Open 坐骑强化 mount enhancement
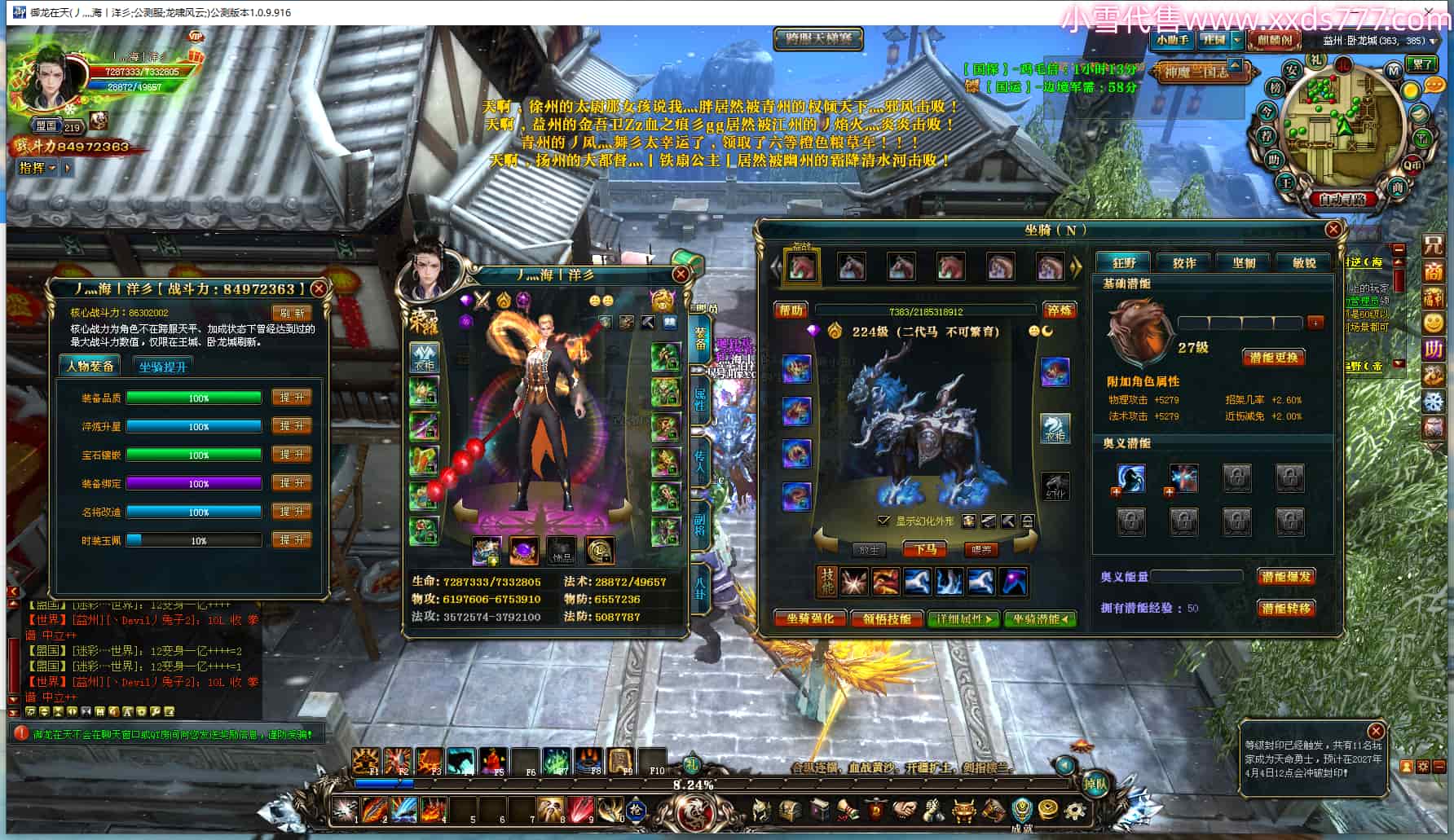1454x840 pixels. click(x=809, y=619)
